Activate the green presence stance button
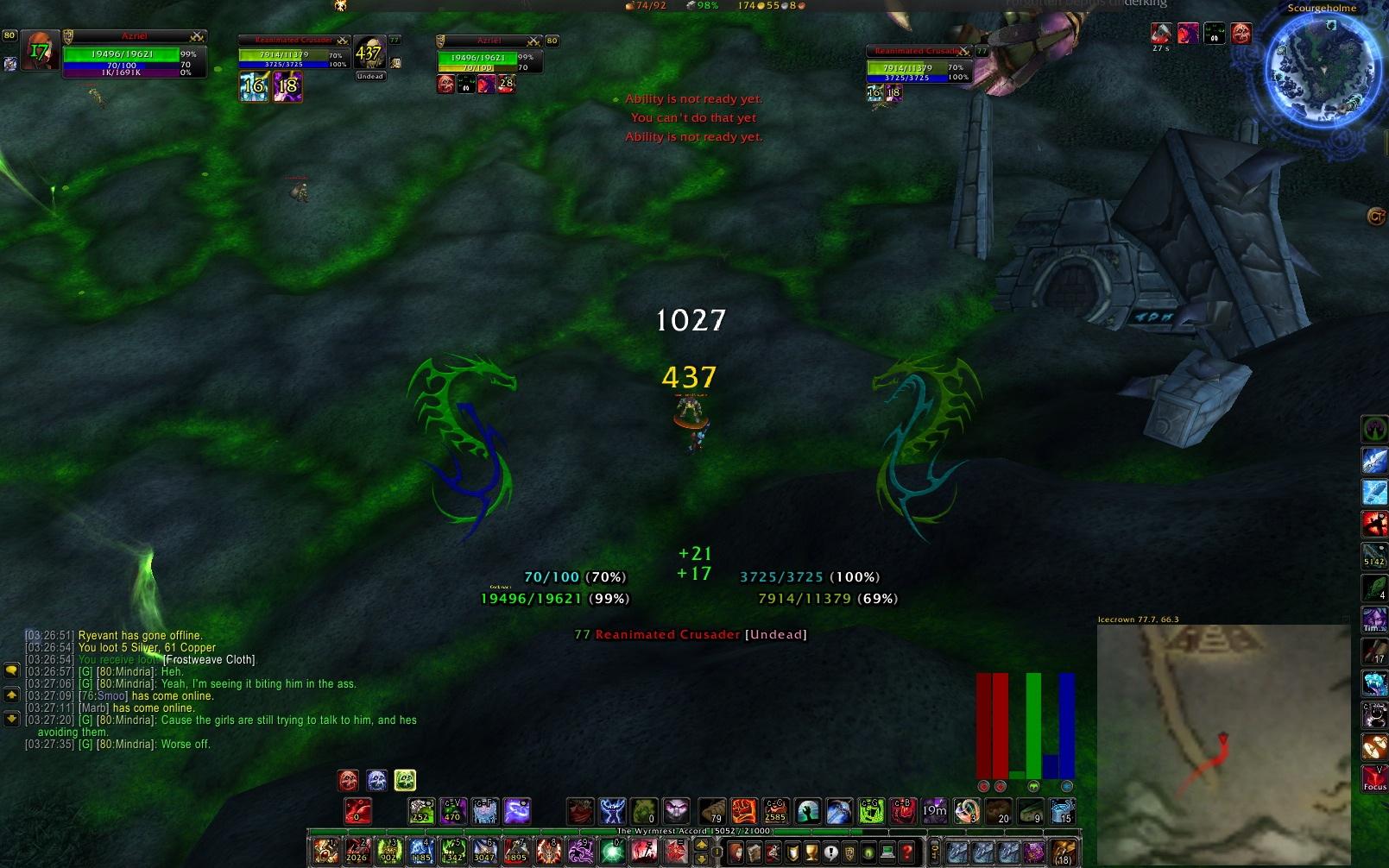1389x868 pixels. coord(405,781)
